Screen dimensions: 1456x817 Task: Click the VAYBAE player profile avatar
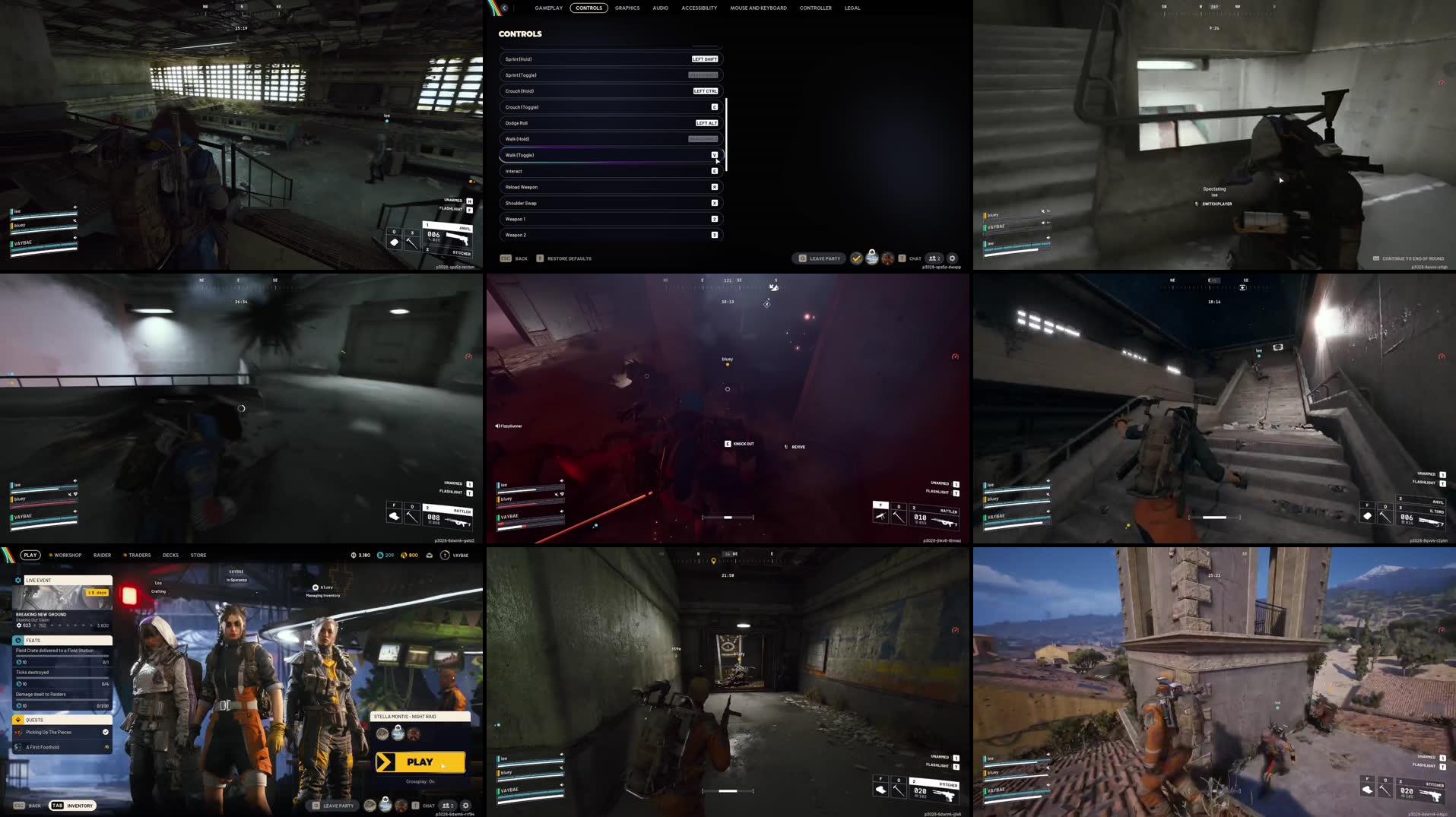pyautogui.click(x=444, y=555)
